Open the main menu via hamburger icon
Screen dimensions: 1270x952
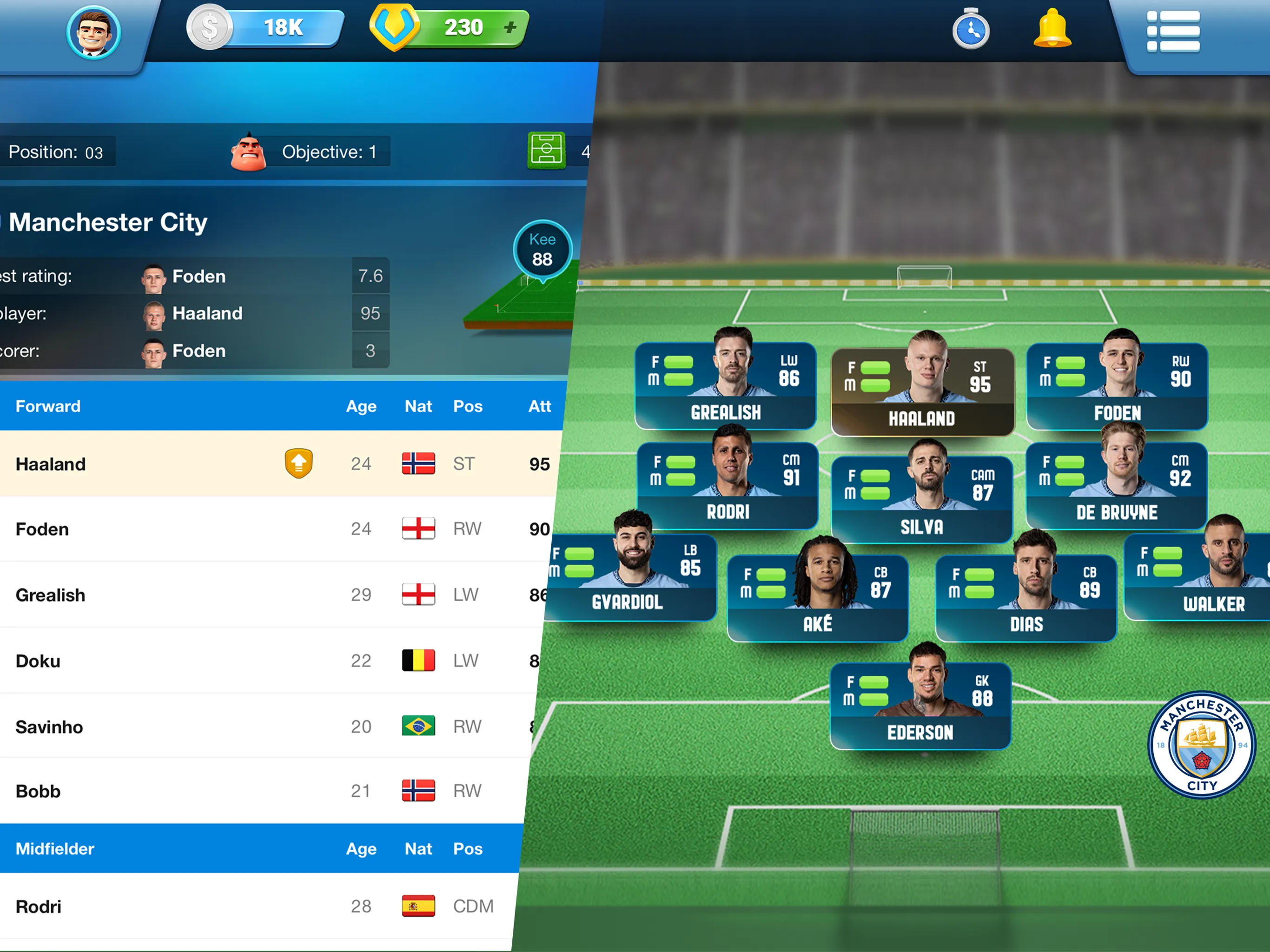pyautogui.click(x=1174, y=33)
